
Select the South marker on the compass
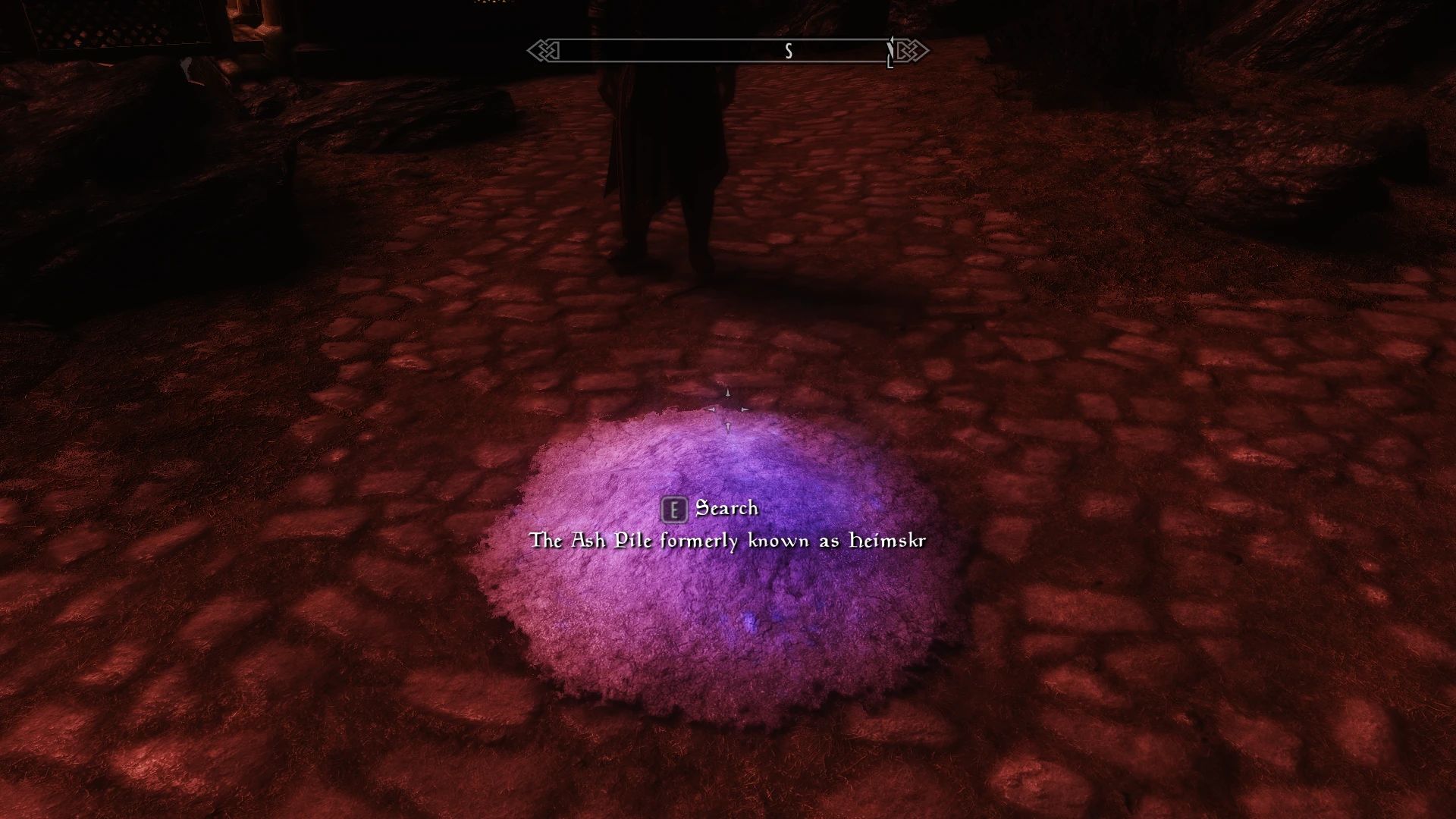tap(788, 51)
